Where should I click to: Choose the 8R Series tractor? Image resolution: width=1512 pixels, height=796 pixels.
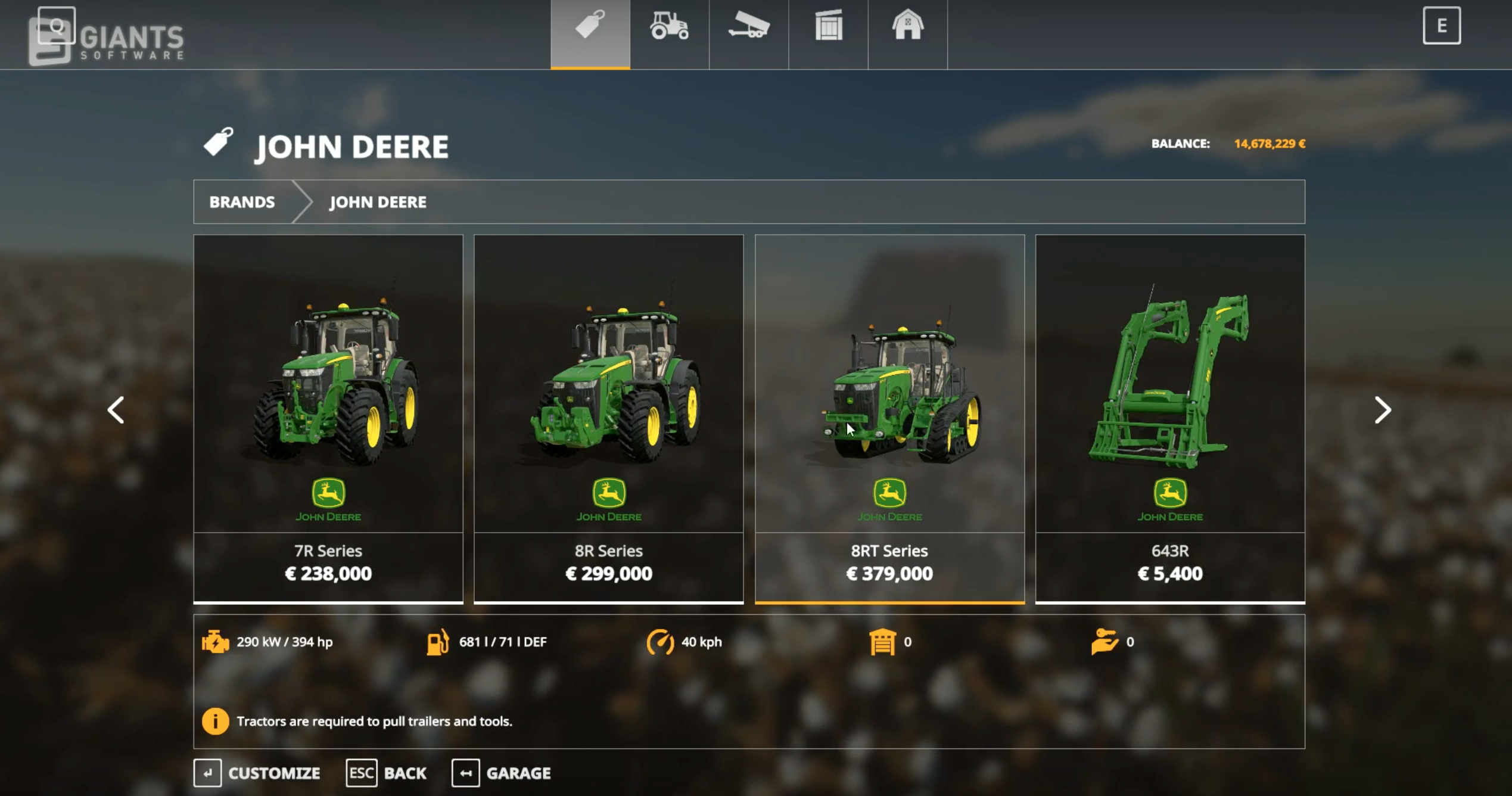pyautogui.click(x=608, y=417)
